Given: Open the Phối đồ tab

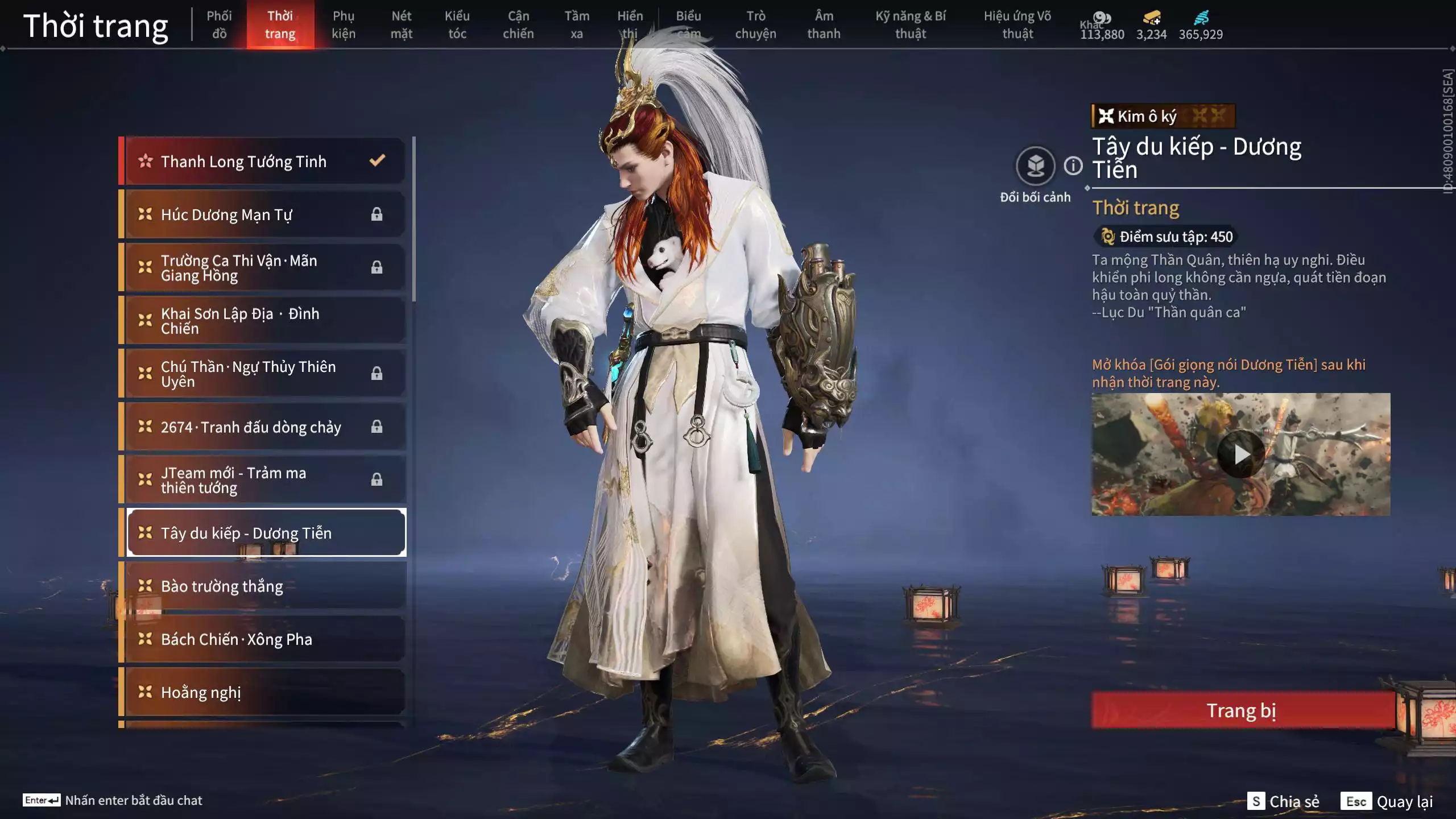Looking at the screenshot, I should 219,24.
